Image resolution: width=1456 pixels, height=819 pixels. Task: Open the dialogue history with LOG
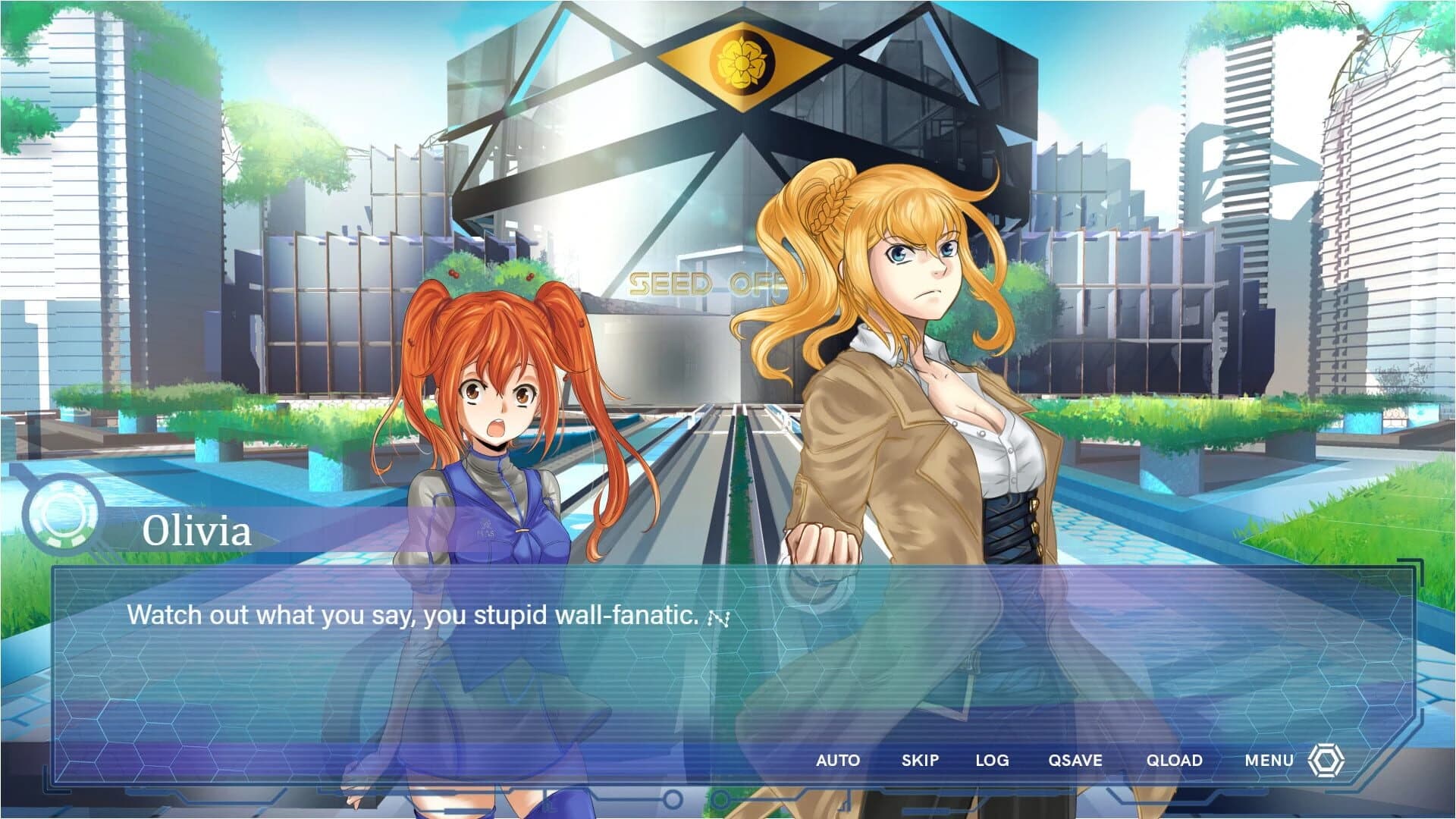993,760
